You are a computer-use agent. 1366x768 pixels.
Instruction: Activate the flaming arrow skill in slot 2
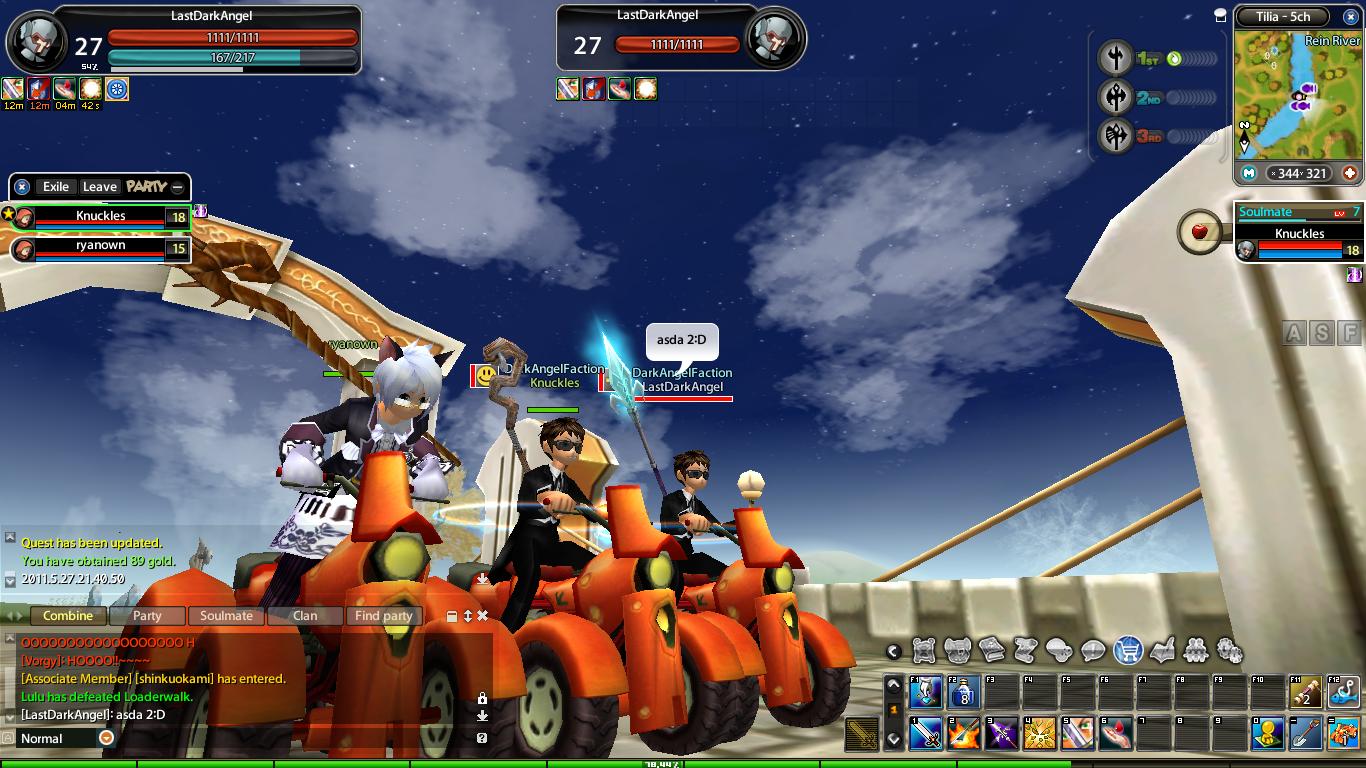pos(964,734)
